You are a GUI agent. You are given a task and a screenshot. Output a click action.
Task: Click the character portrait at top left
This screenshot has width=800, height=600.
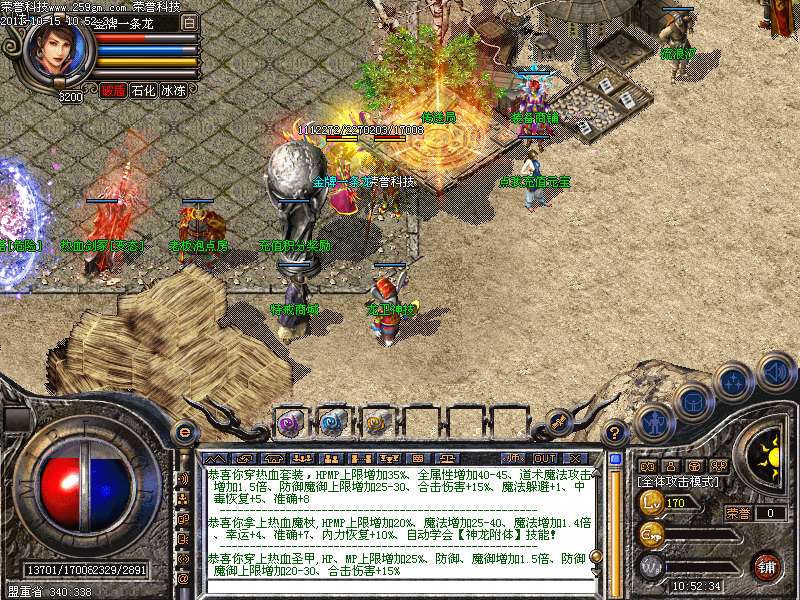(x=59, y=50)
